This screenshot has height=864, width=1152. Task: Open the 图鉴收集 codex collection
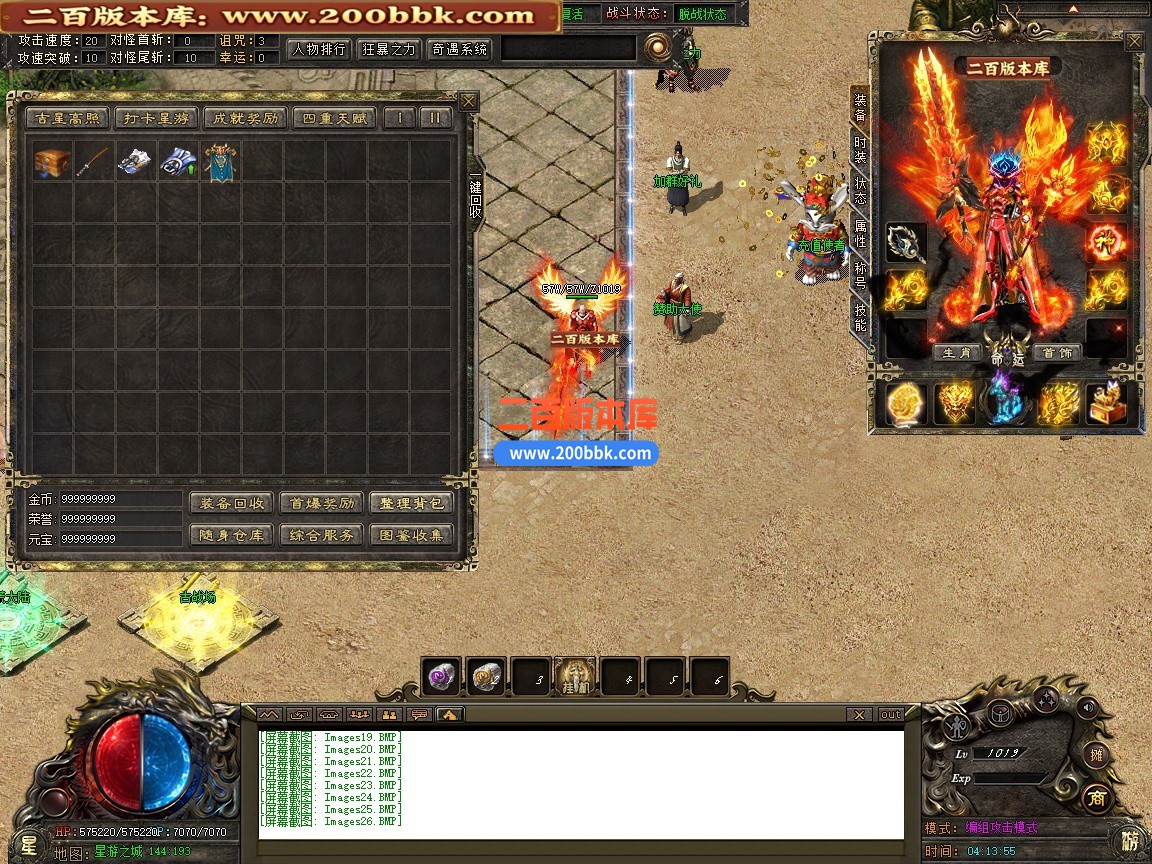411,535
